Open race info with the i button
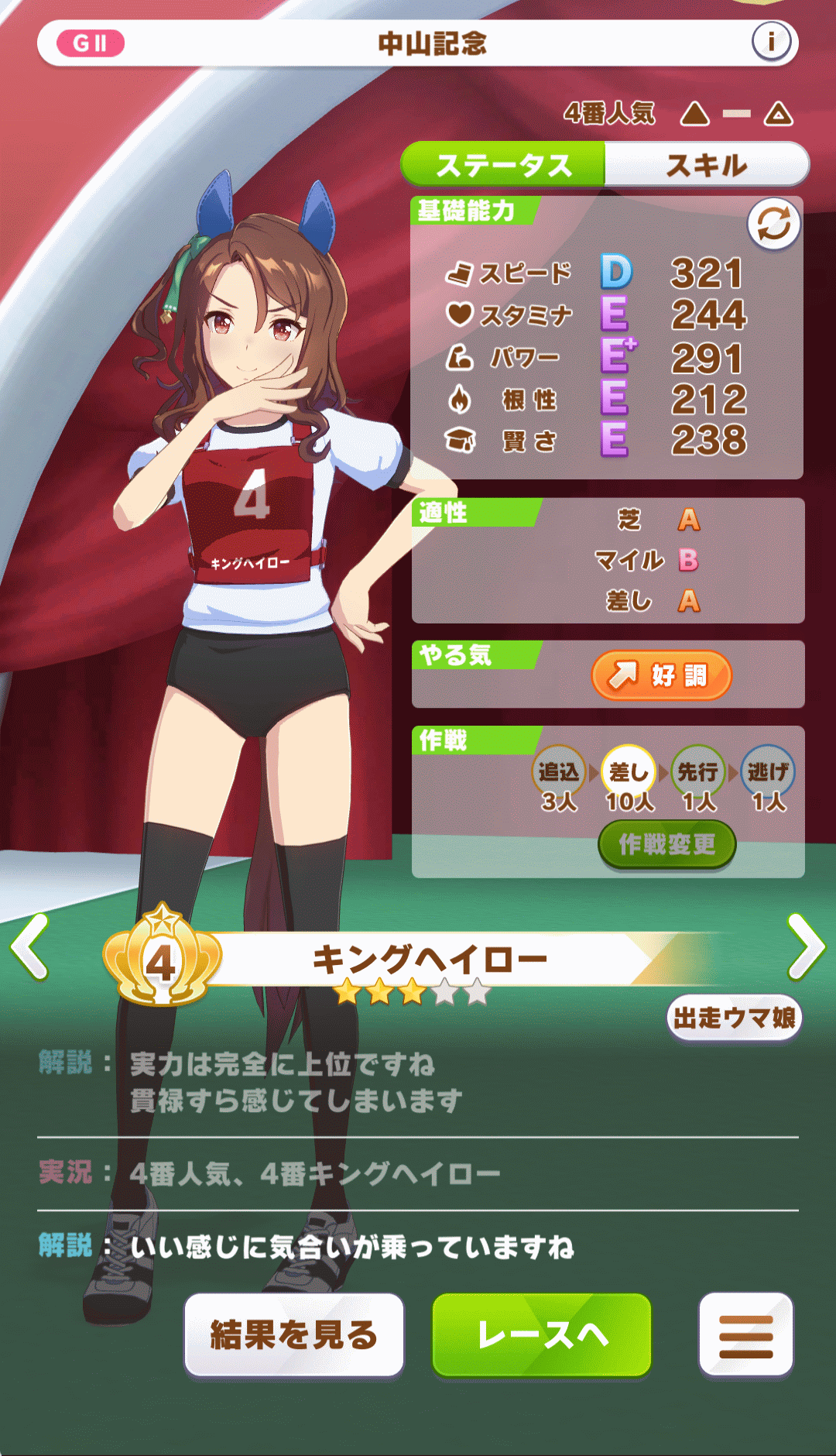Screen dimensions: 836x1456 tap(771, 42)
